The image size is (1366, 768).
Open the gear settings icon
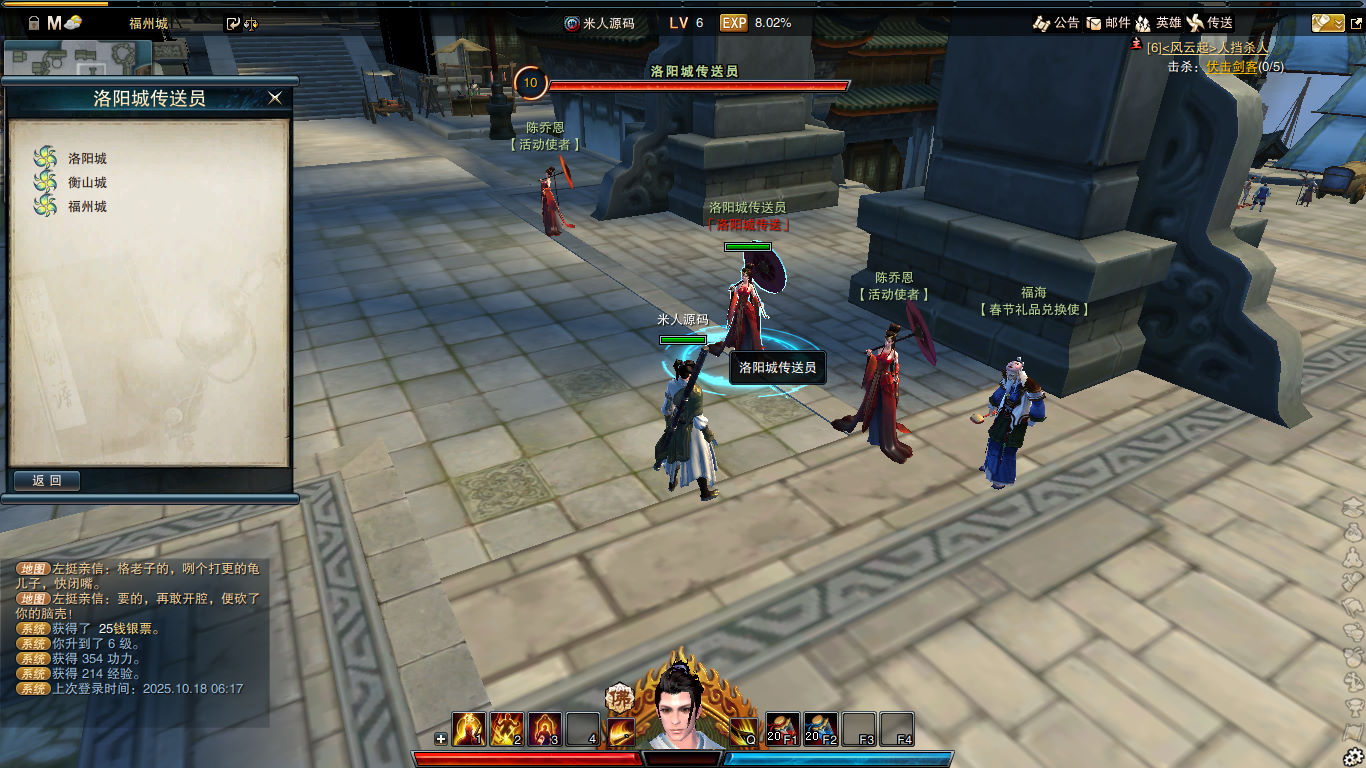coord(1353,756)
